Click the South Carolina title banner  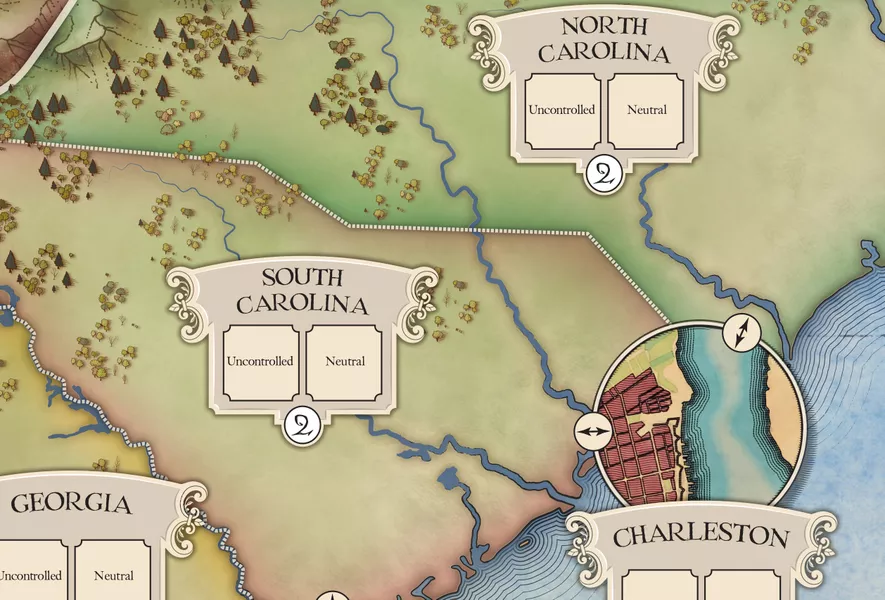coord(302,290)
